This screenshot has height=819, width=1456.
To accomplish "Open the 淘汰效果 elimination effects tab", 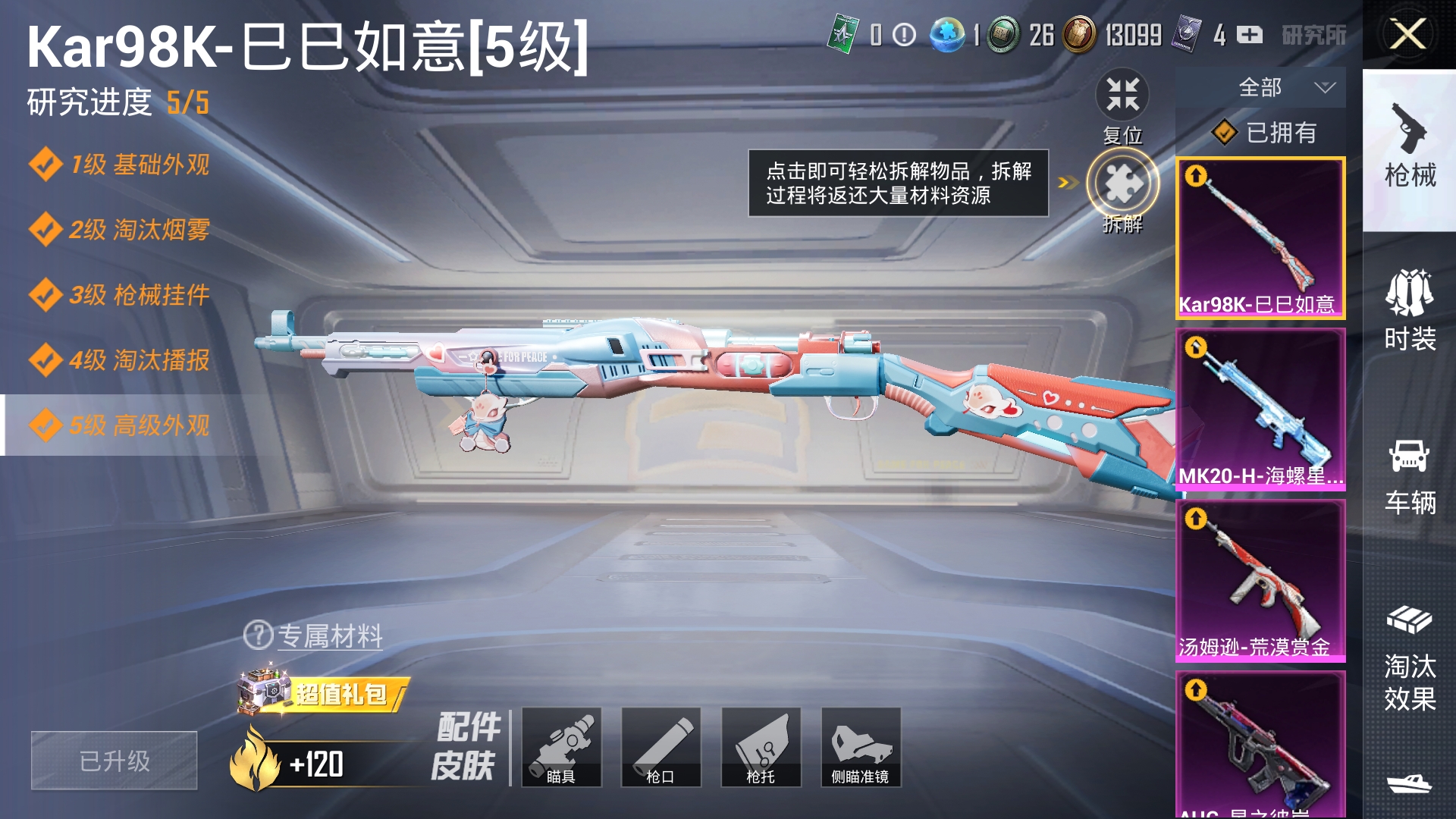I will 1409,658.
